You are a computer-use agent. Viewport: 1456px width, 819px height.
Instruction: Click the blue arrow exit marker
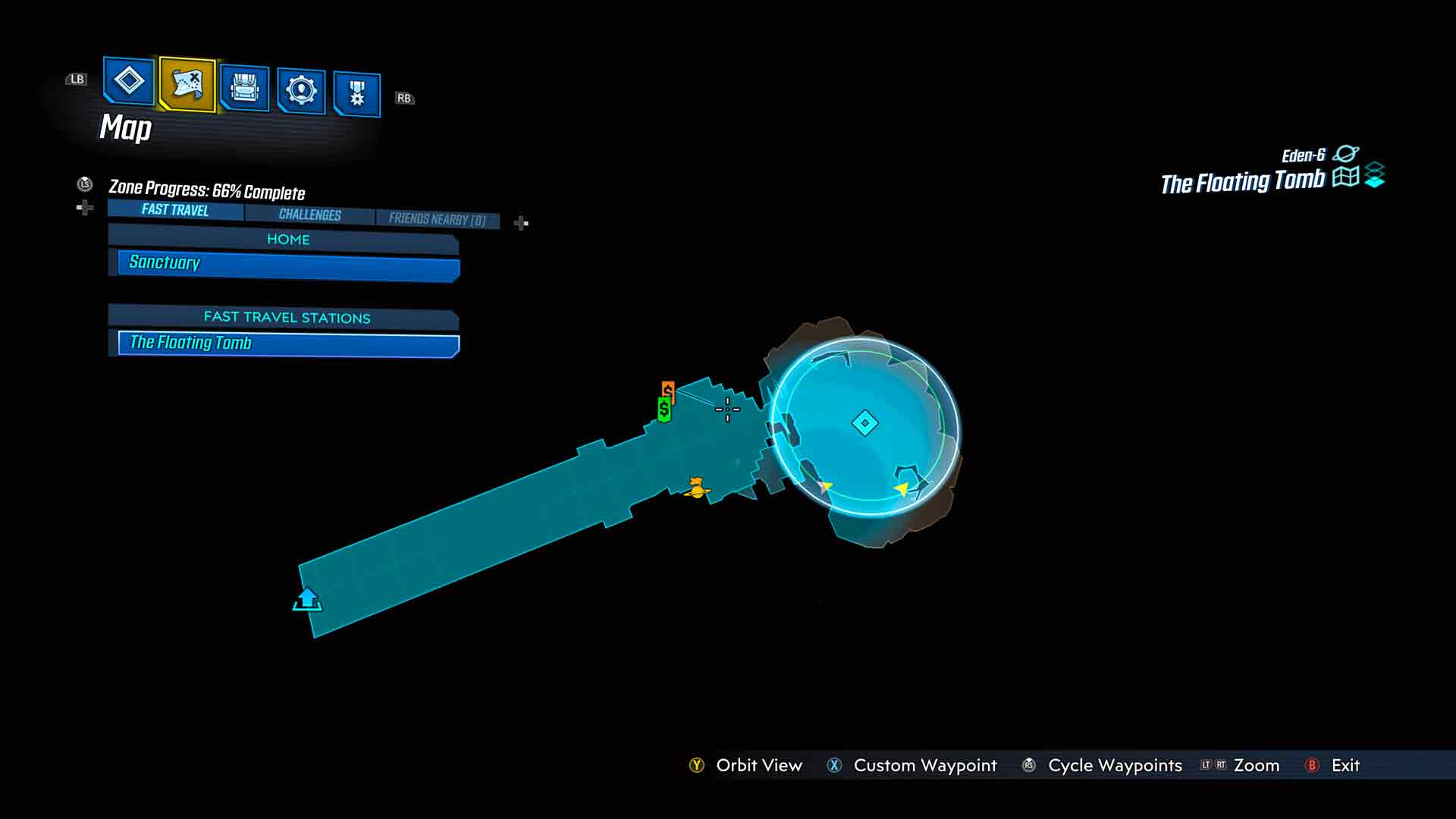pyautogui.click(x=307, y=600)
